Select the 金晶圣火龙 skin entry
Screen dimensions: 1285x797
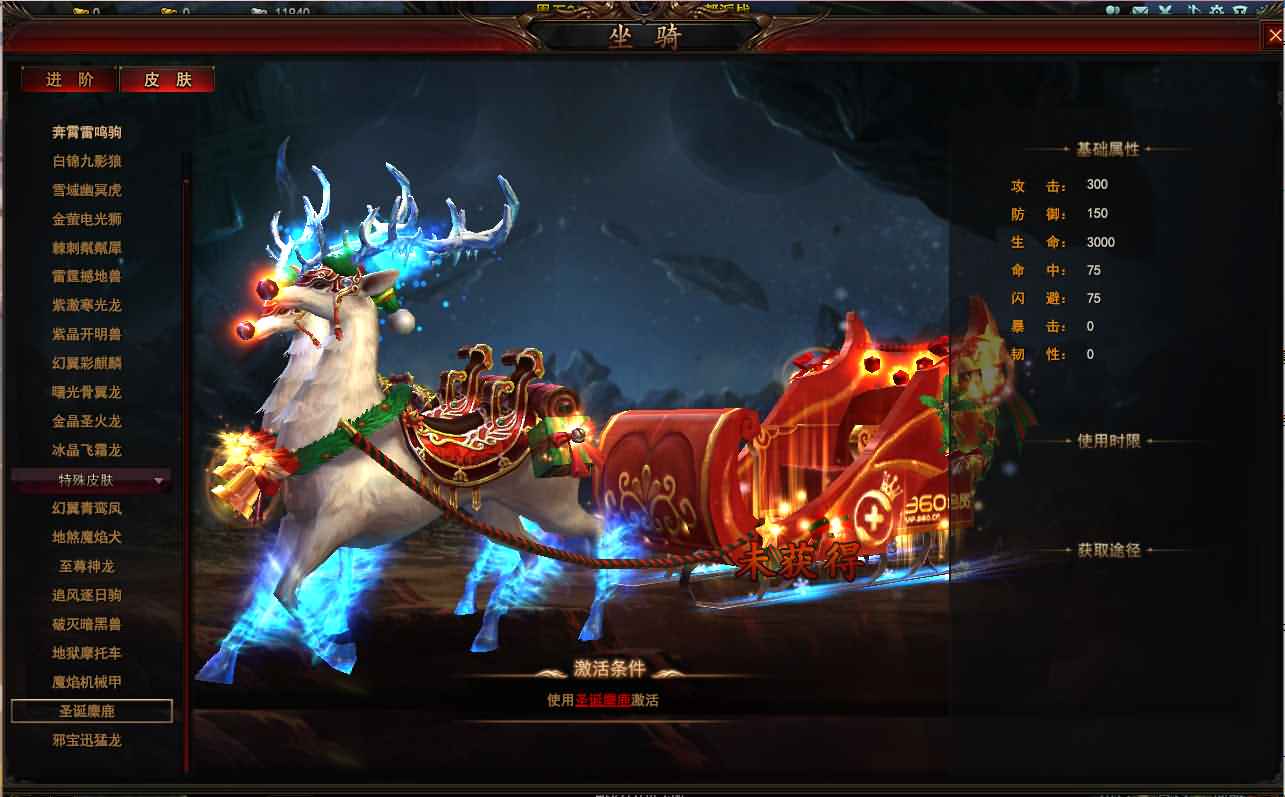87,421
